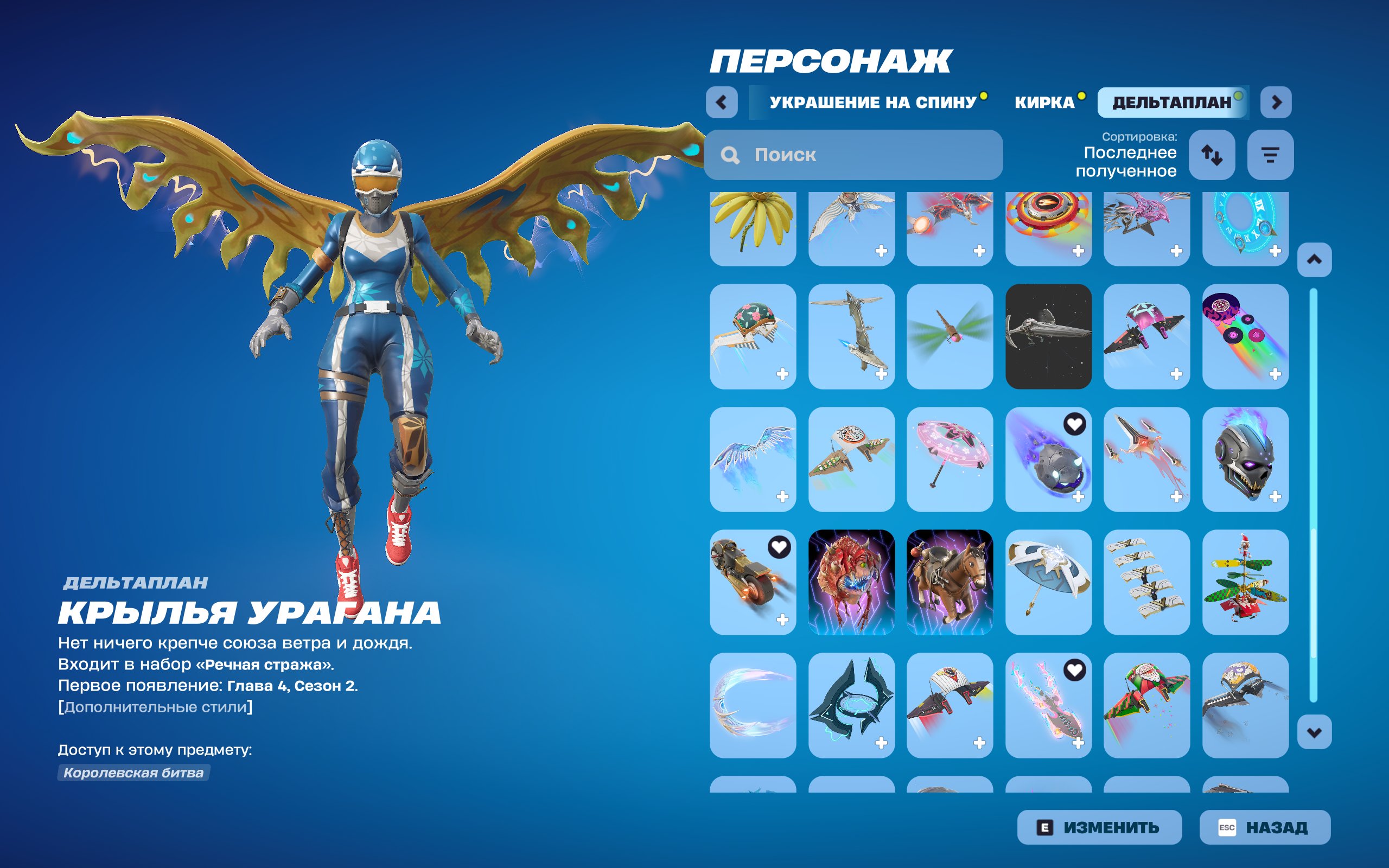Open the filter options icon
1389x868 pixels.
pos(1270,155)
